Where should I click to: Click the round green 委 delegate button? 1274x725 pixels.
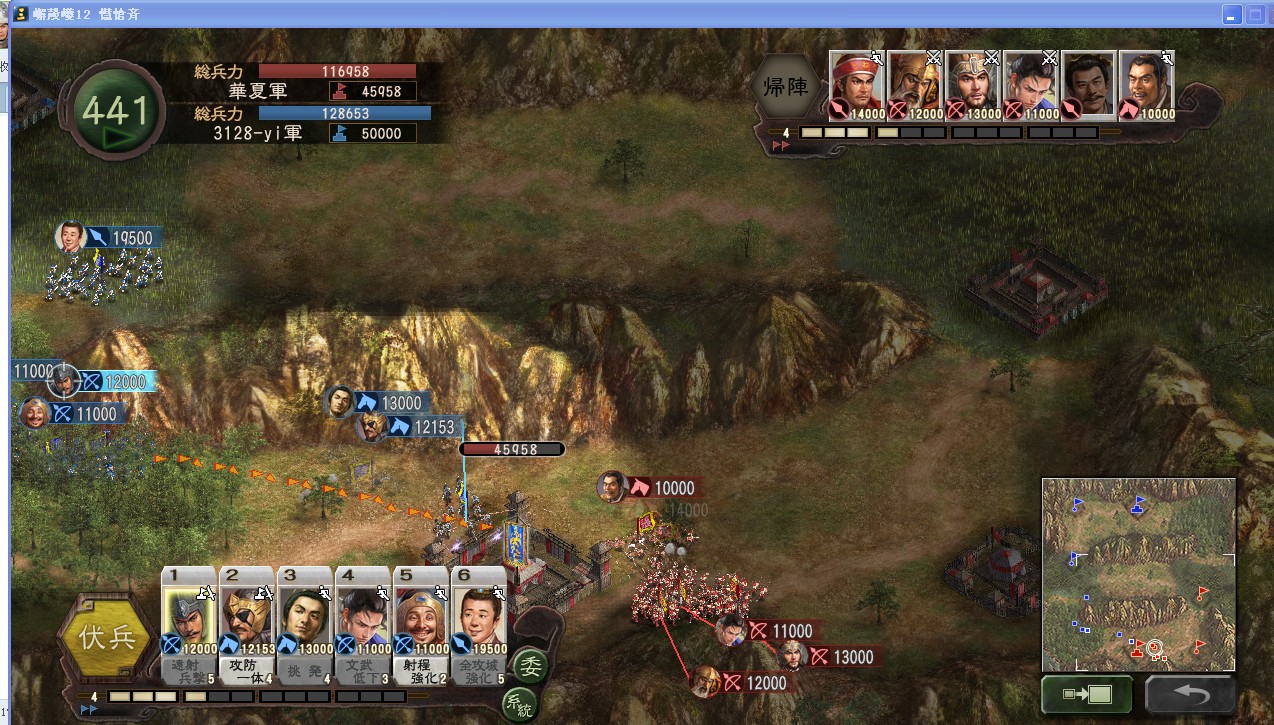[530, 664]
